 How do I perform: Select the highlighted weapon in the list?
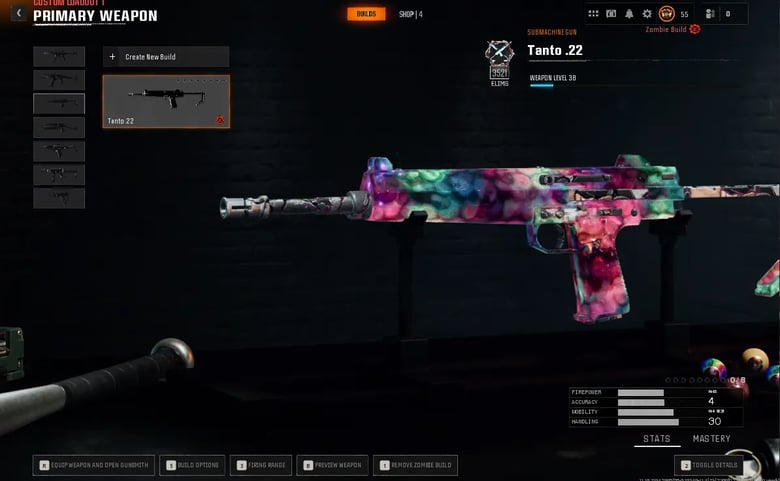(59, 103)
